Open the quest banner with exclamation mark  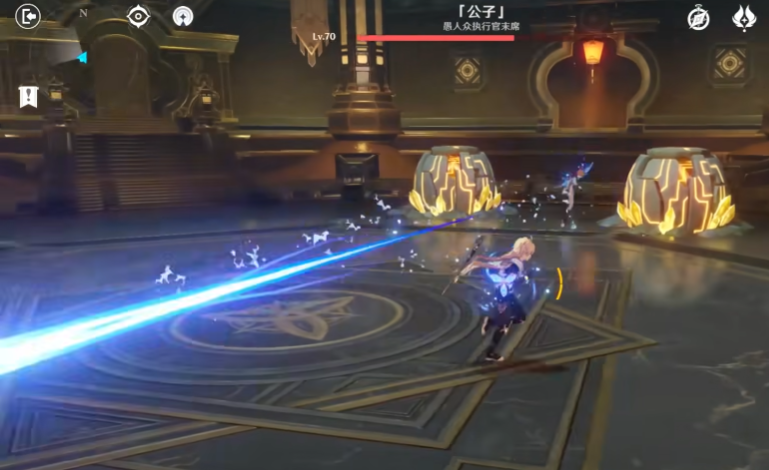coord(28,96)
